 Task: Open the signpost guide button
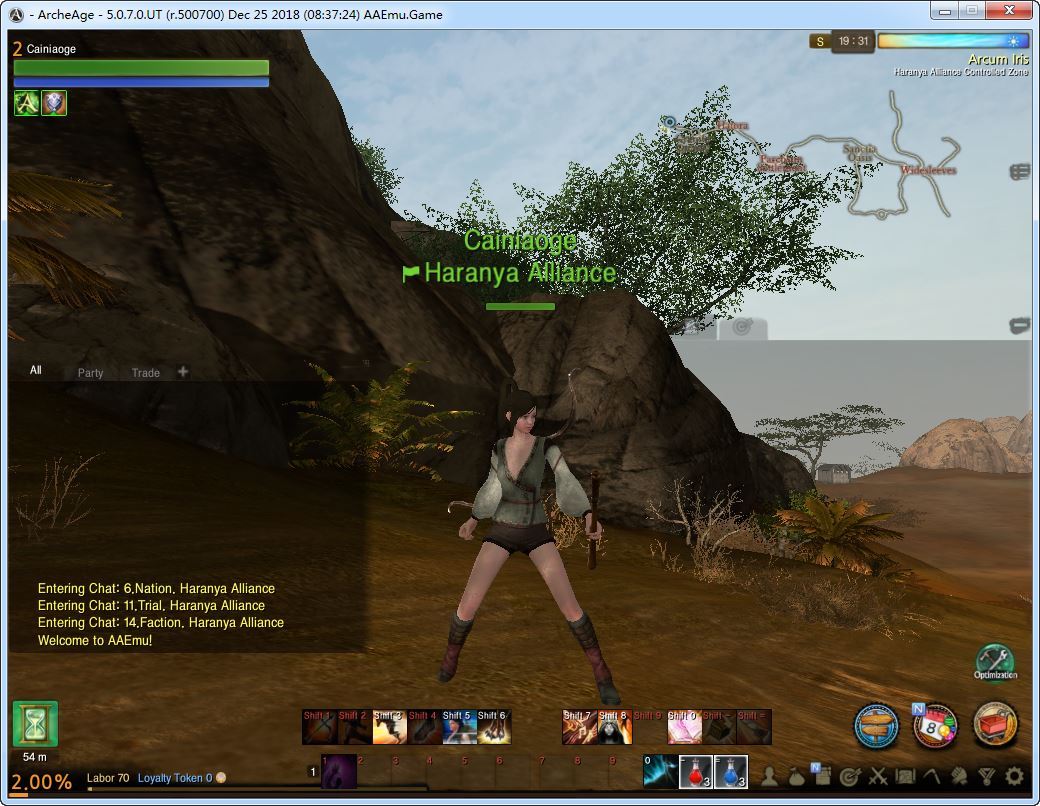tap(877, 725)
